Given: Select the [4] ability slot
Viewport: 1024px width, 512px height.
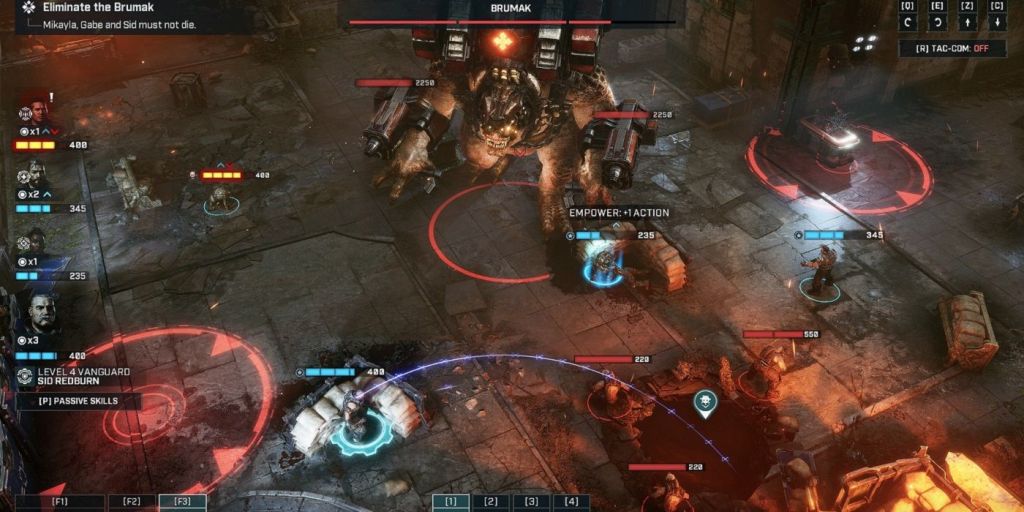Looking at the screenshot, I should click(x=570, y=502).
